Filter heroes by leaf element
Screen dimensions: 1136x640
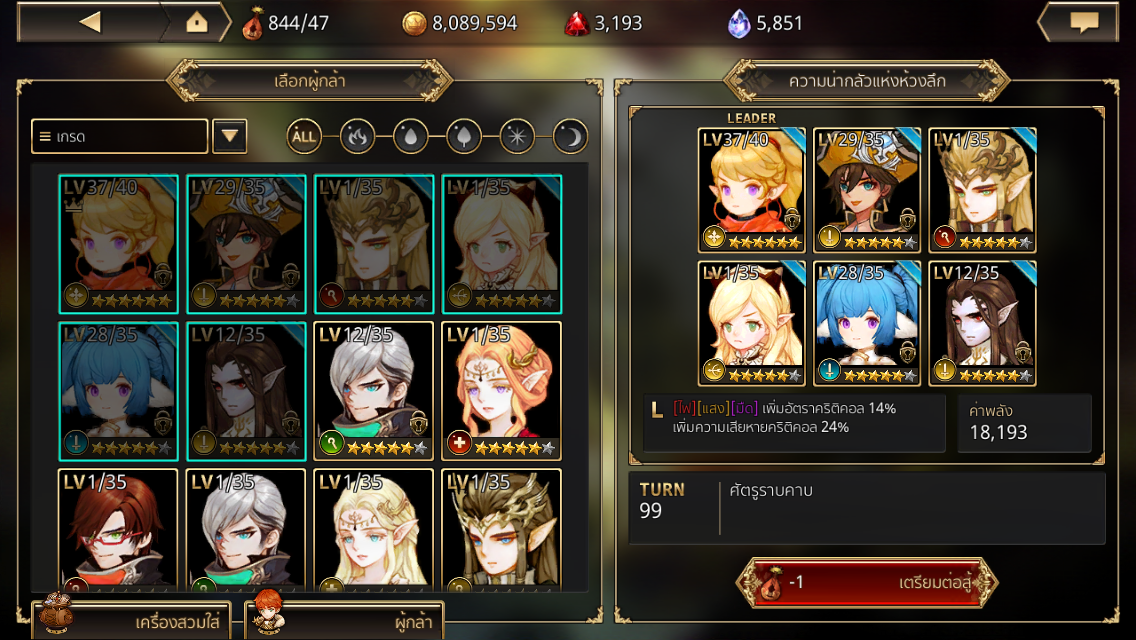click(x=464, y=136)
